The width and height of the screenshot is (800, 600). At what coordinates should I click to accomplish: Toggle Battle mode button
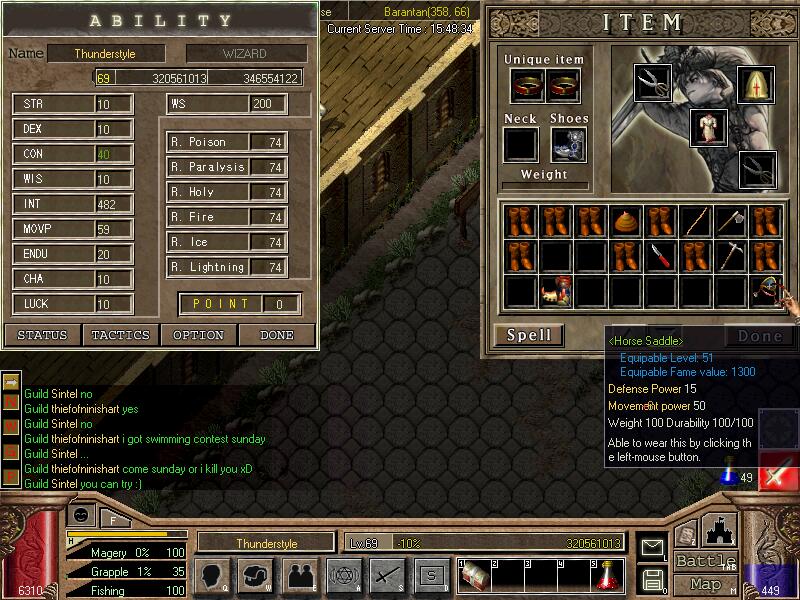[x=706, y=561]
